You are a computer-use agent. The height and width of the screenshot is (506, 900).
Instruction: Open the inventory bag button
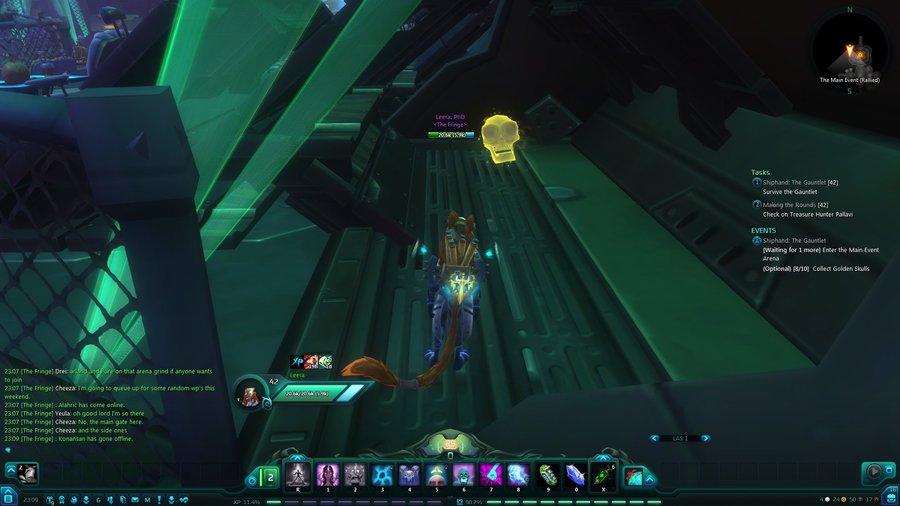[890, 498]
